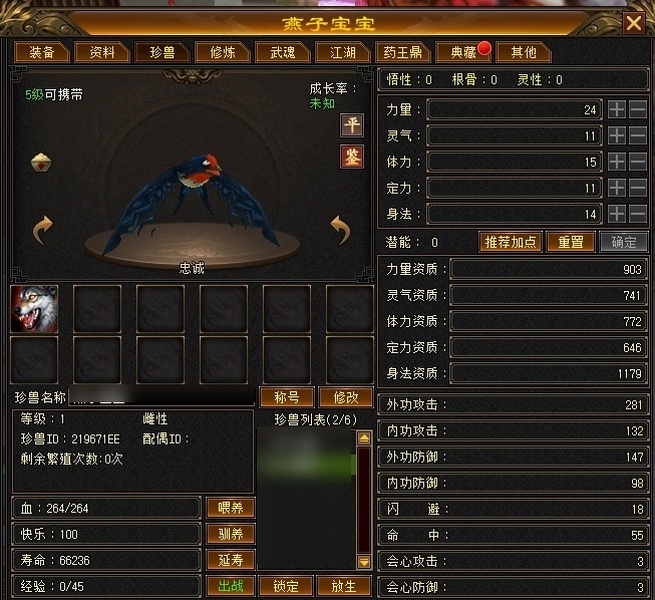
Task: Switch to the 装备 tab
Action: pos(41,52)
